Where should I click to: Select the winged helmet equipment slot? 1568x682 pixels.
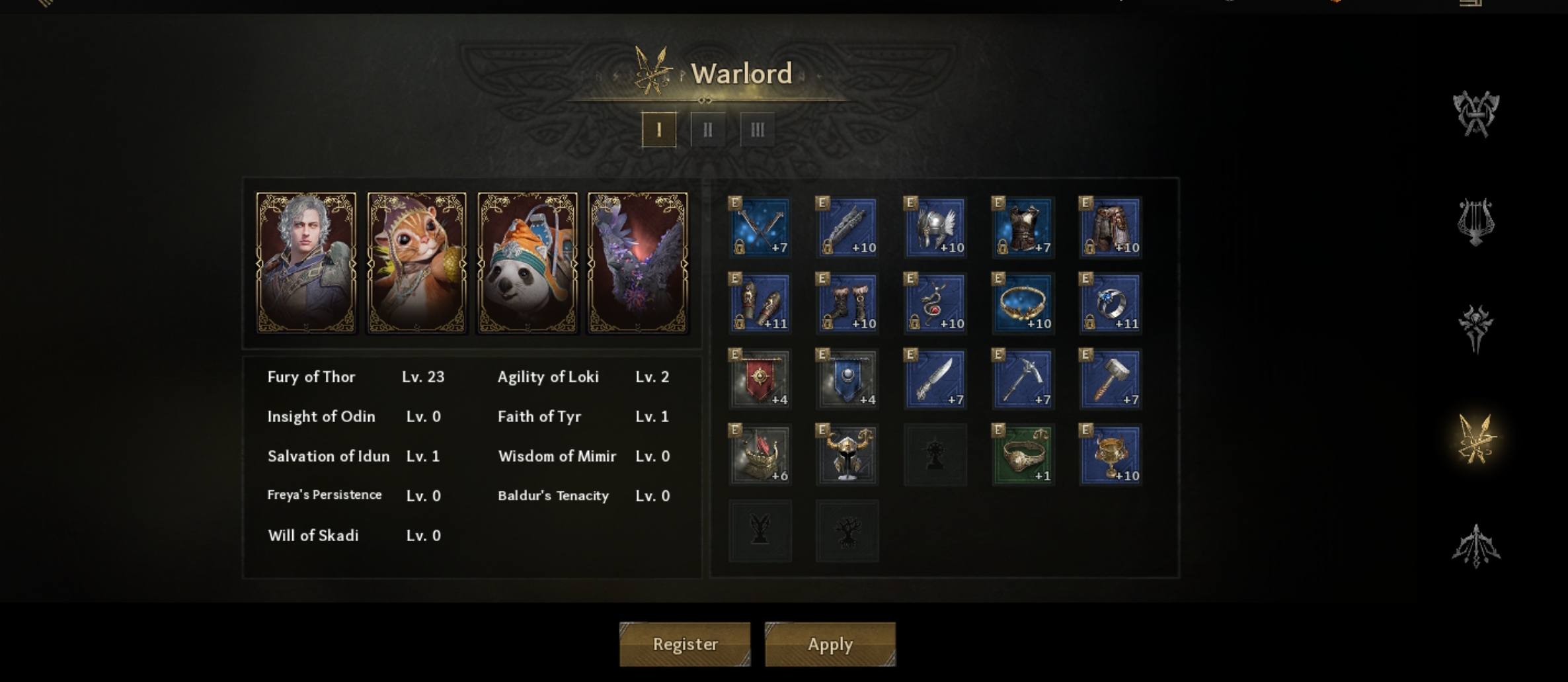point(935,227)
